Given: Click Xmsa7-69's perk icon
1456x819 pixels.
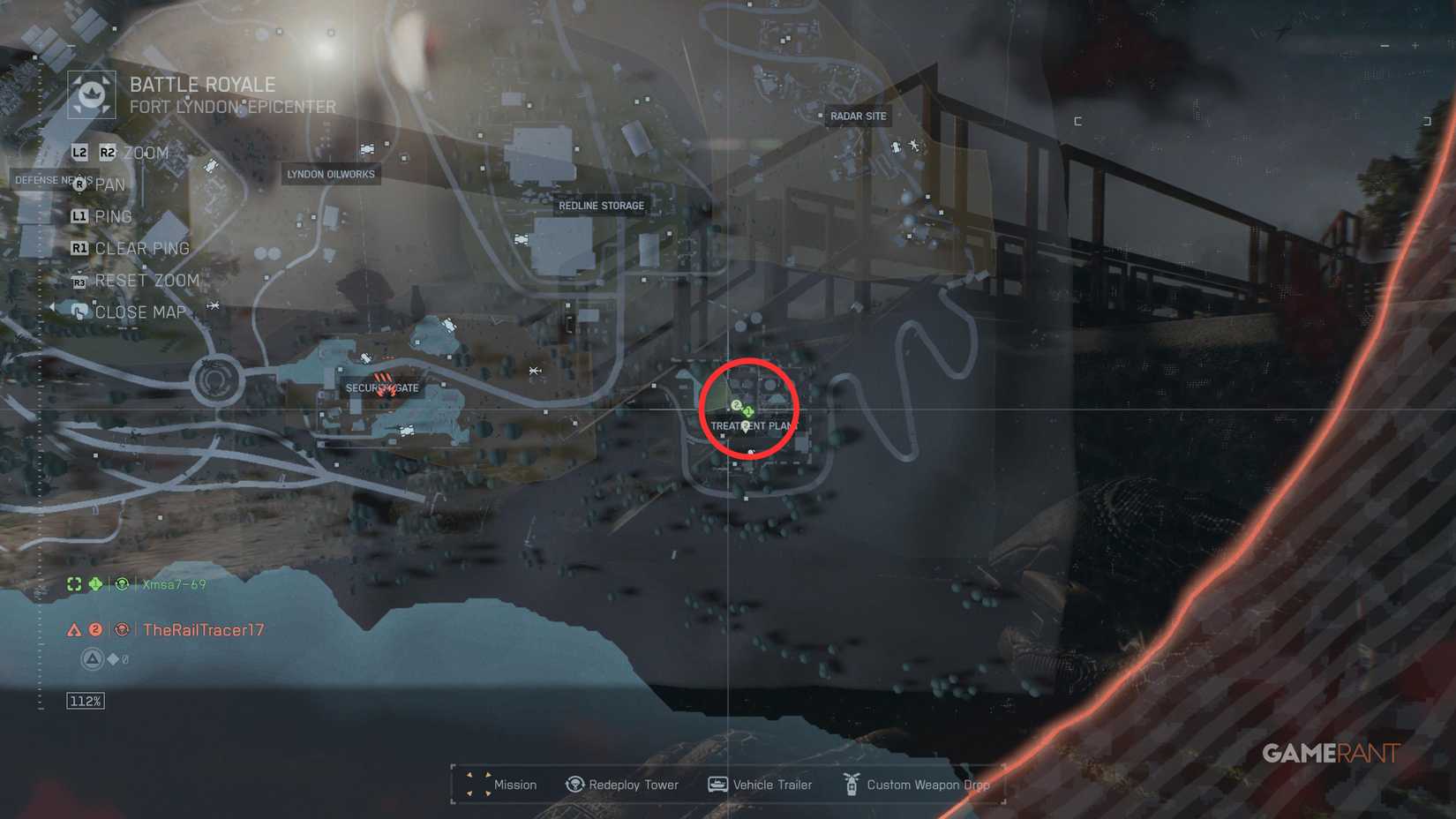Looking at the screenshot, I should click(121, 584).
